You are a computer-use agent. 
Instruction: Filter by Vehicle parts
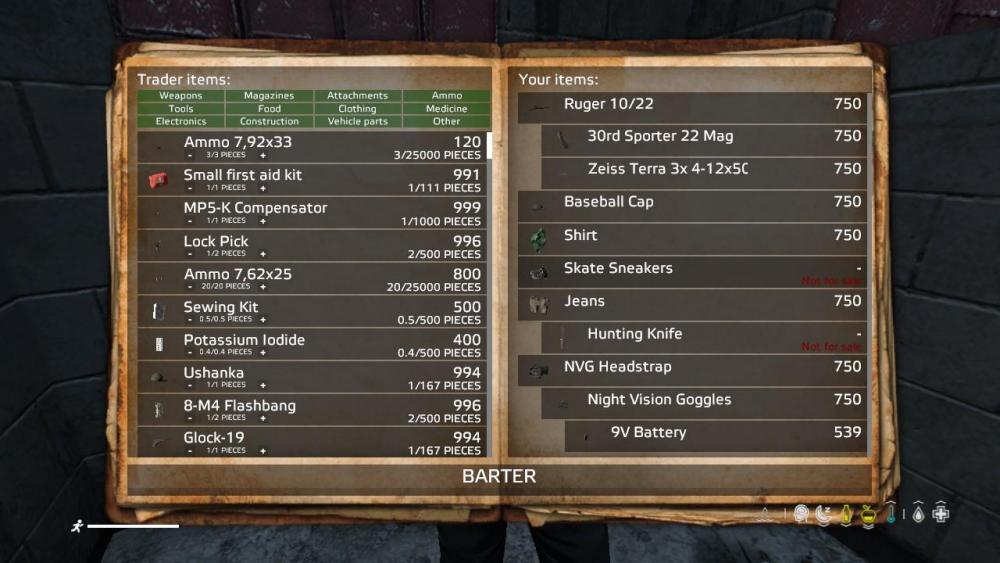tap(357, 122)
